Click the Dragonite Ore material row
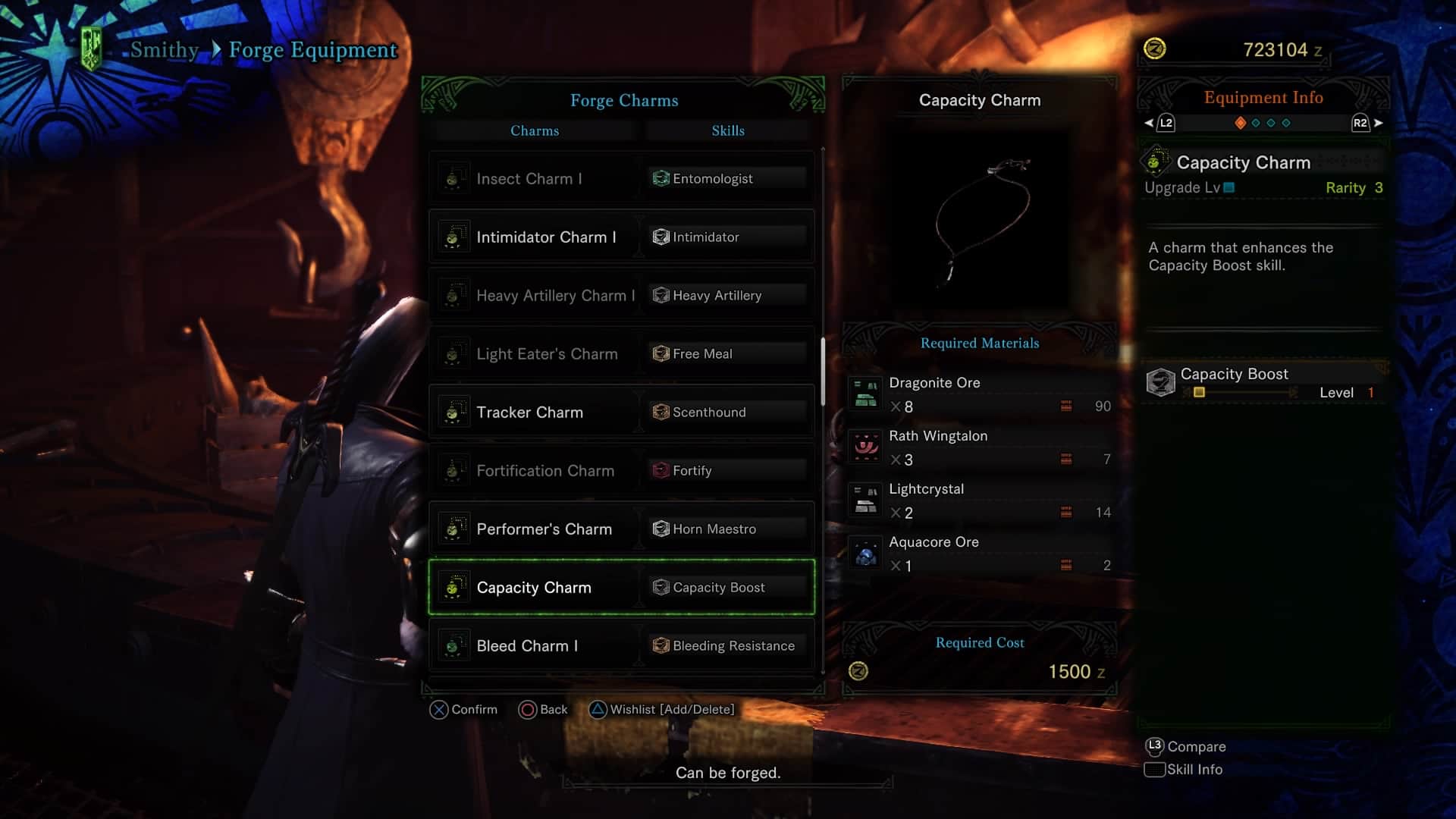The width and height of the screenshot is (1456, 819). pyautogui.click(x=980, y=395)
